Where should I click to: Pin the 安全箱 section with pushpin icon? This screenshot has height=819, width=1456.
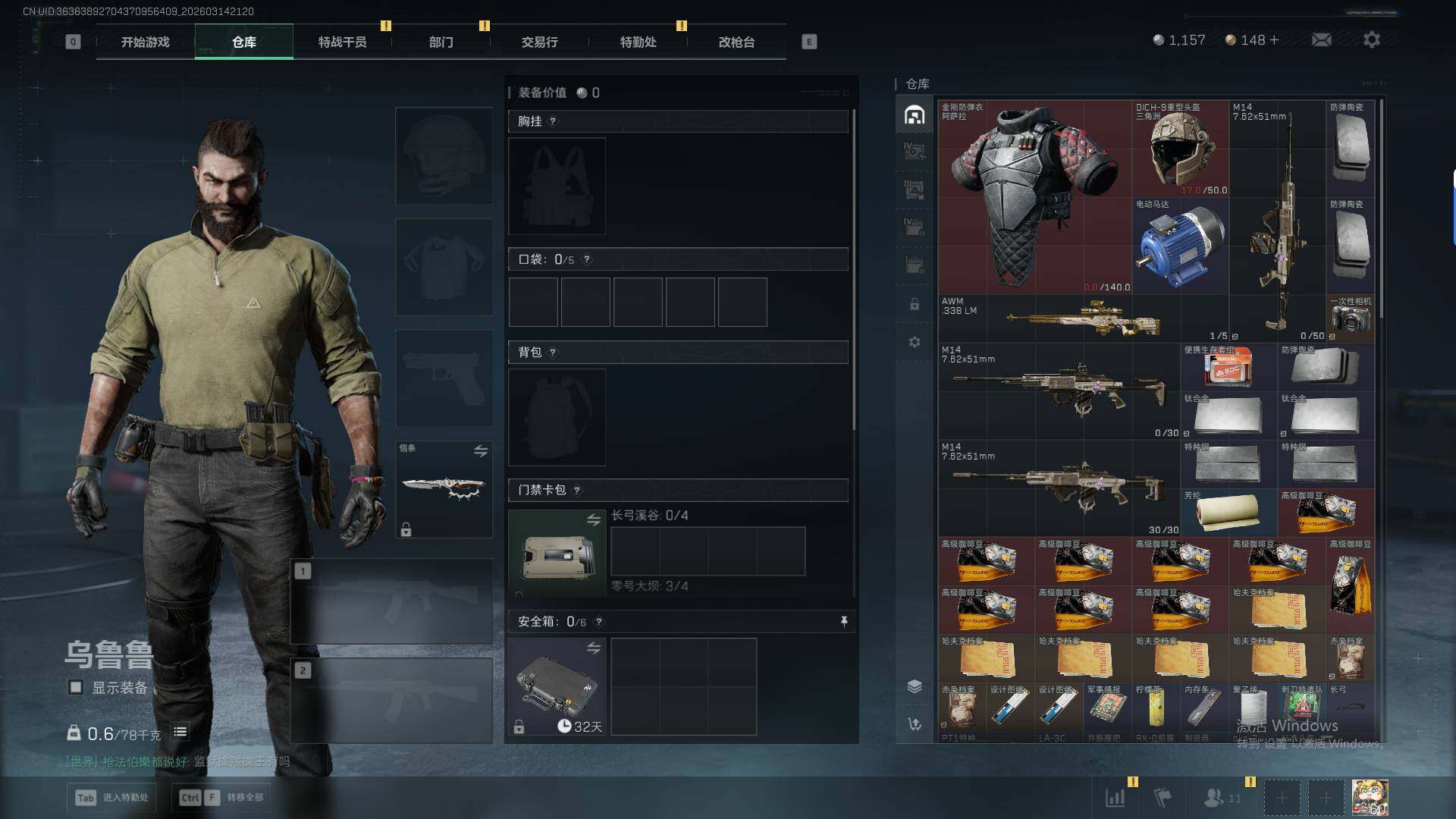(843, 622)
